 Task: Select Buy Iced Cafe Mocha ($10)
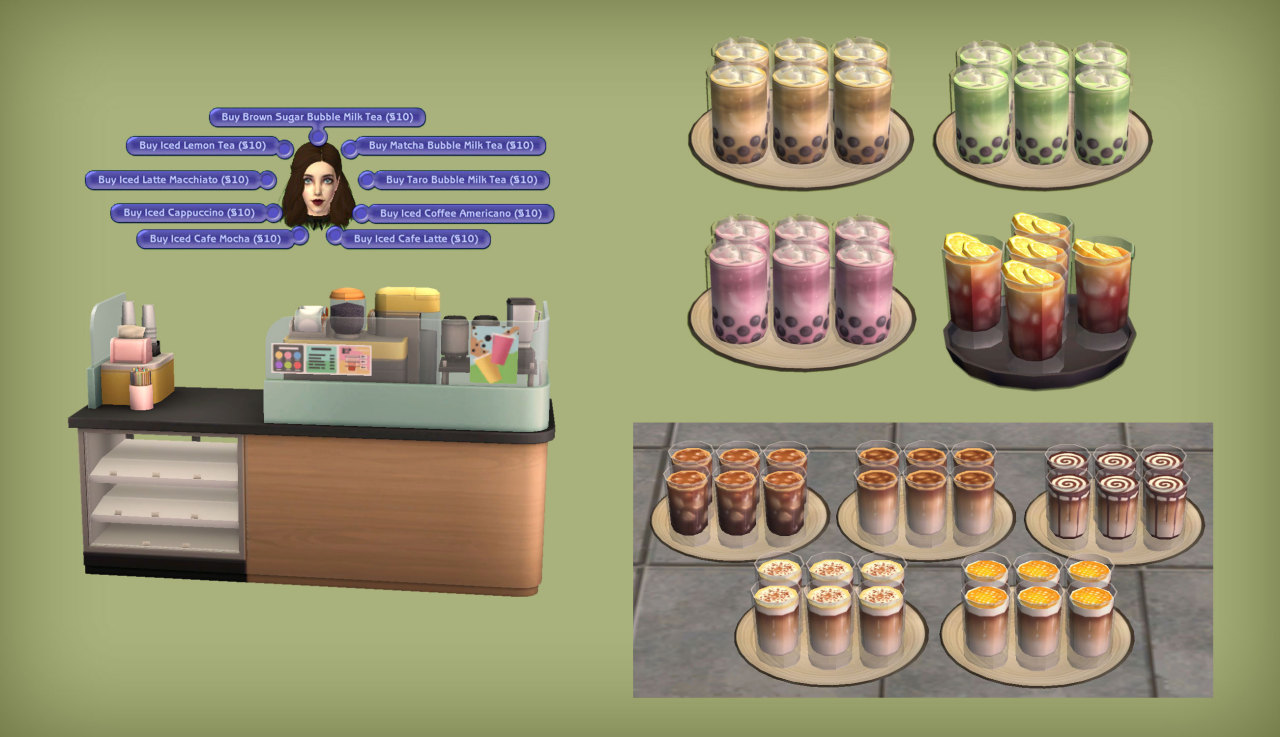(215, 239)
